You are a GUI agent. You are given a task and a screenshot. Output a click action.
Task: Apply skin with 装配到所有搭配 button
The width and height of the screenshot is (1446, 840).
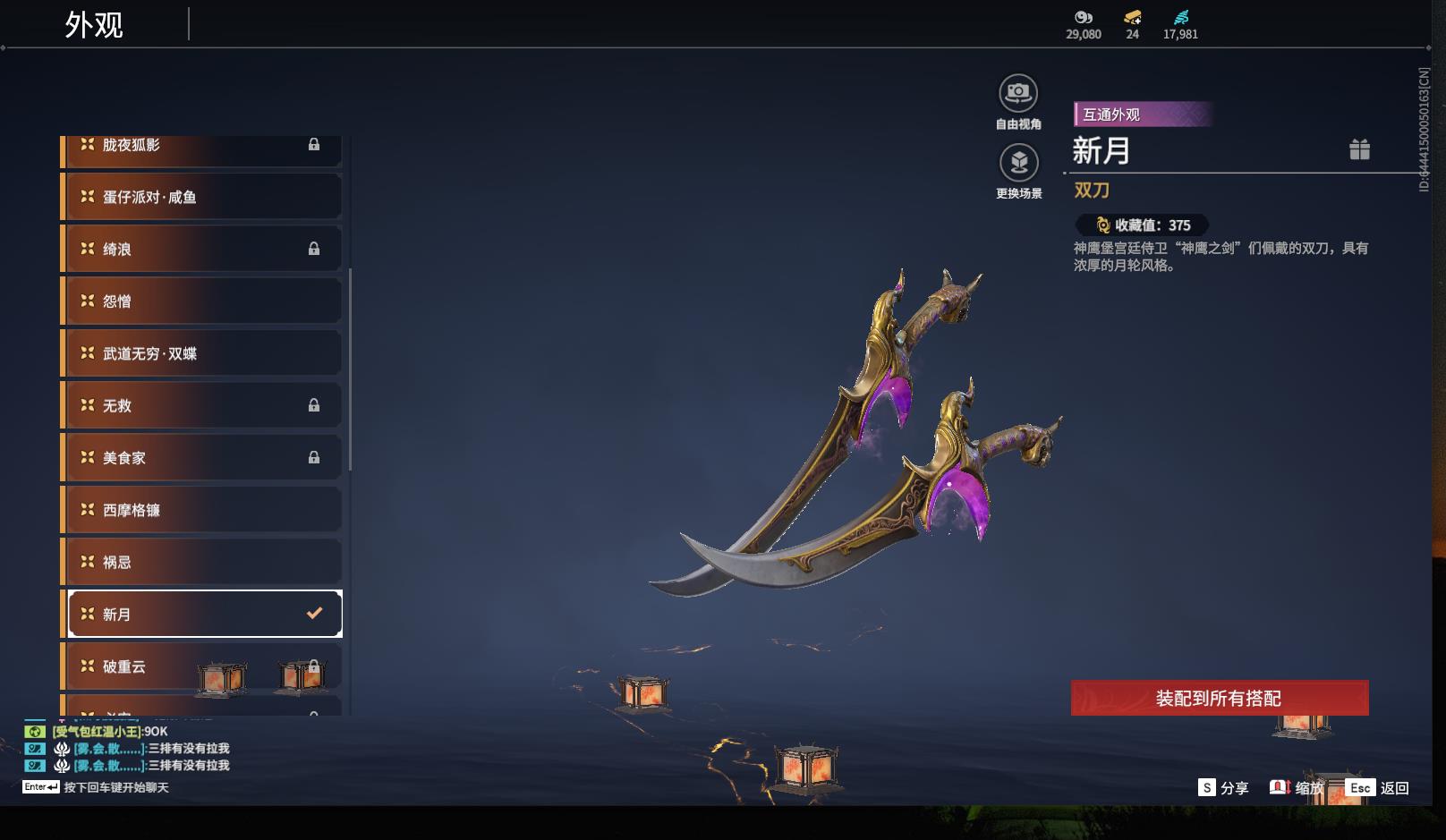tap(1219, 698)
